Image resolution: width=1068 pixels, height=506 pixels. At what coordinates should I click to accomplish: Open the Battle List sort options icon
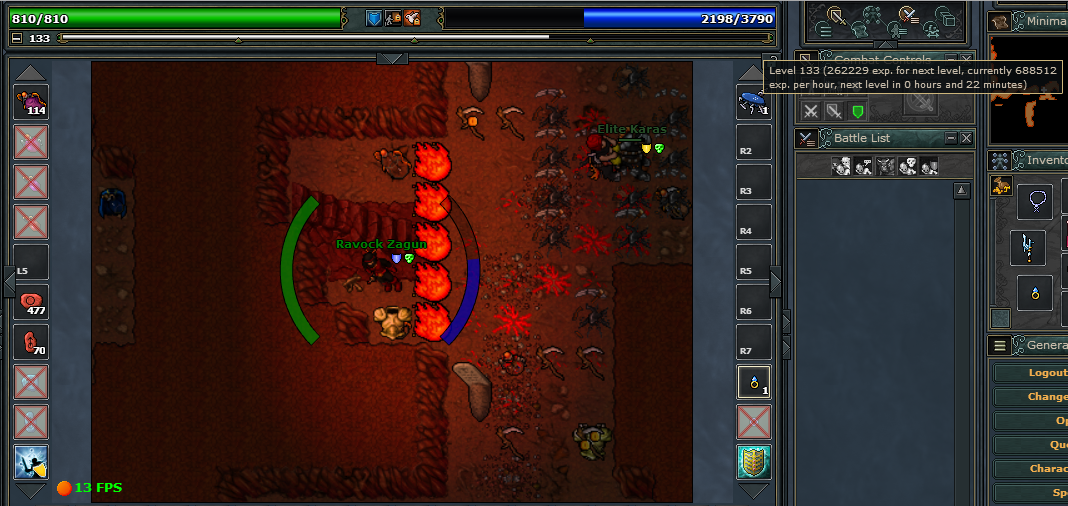point(807,138)
